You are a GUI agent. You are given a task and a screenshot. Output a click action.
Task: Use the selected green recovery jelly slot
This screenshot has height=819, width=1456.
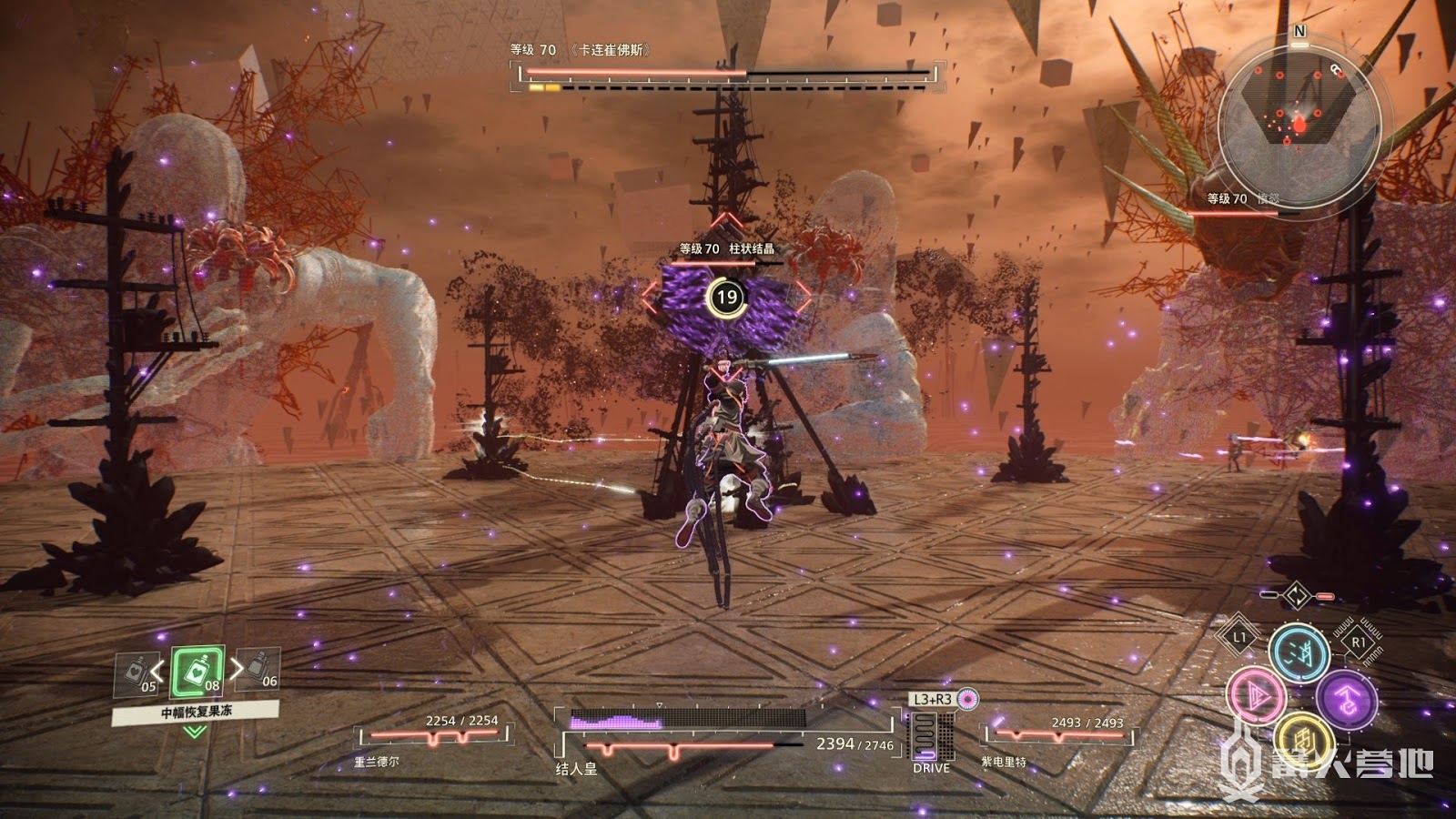197,672
